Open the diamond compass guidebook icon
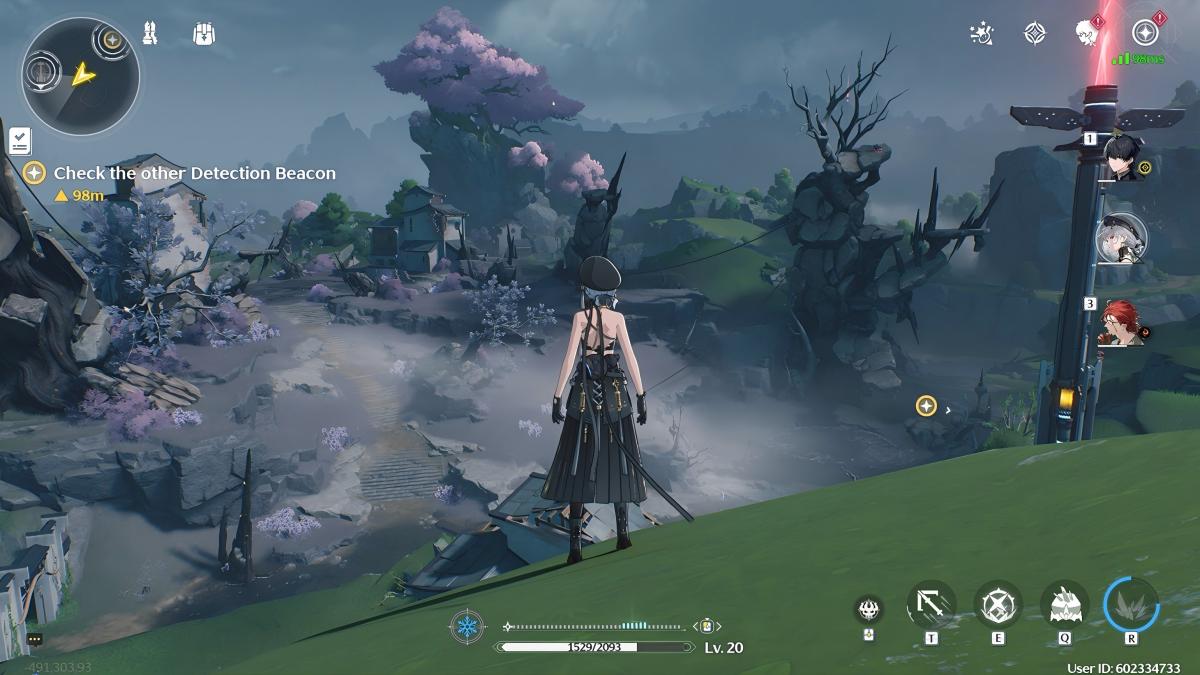This screenshot has width=1200, height=675. pos(1035,34)
